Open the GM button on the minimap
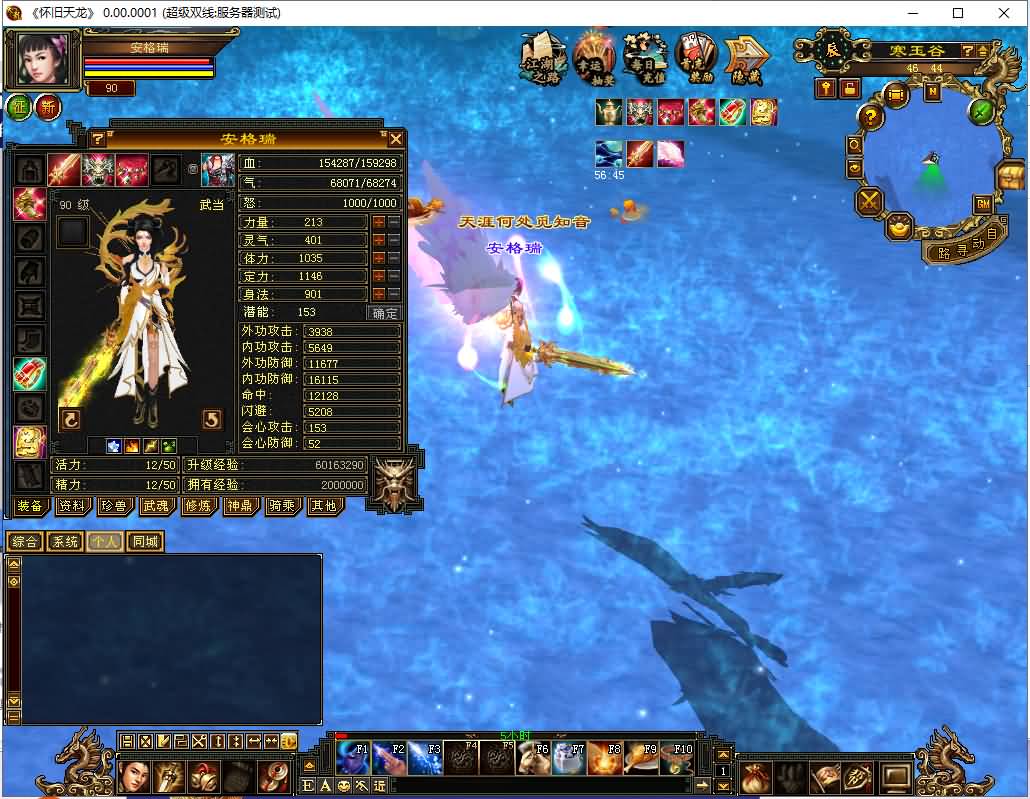Viewport: 1030px width, 799px height. [x=982, y=204]
